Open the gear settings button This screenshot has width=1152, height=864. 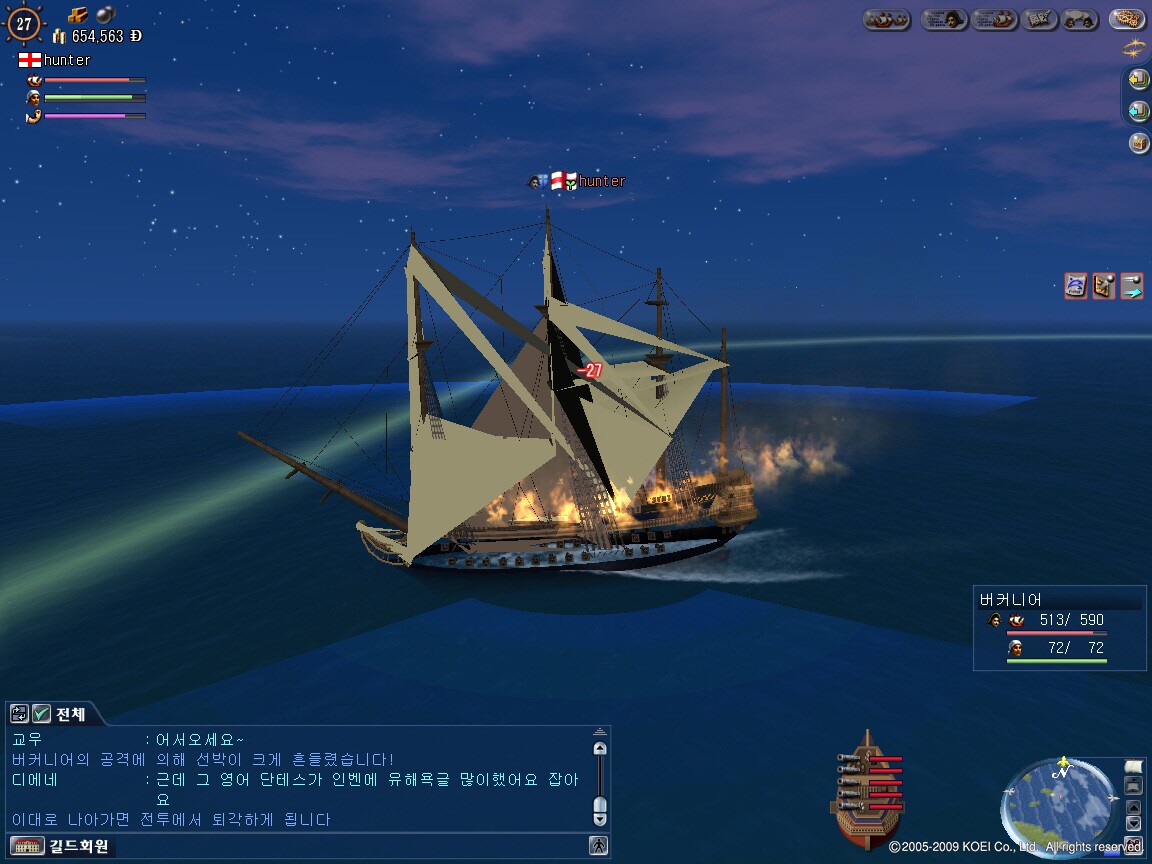pos(1127,19)
